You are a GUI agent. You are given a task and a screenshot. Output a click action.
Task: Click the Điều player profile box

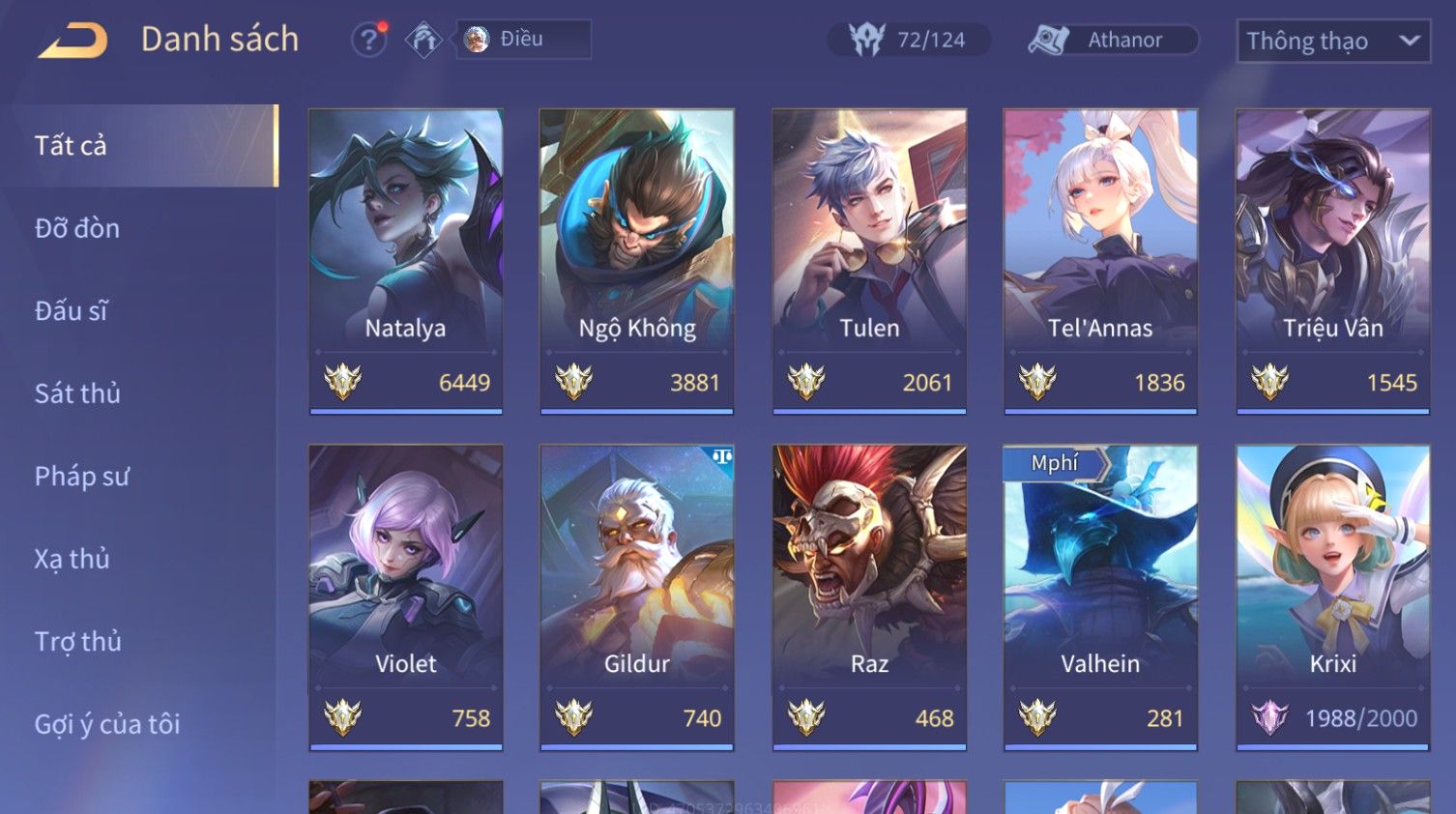pyautogui.click(x=523, y=40)
